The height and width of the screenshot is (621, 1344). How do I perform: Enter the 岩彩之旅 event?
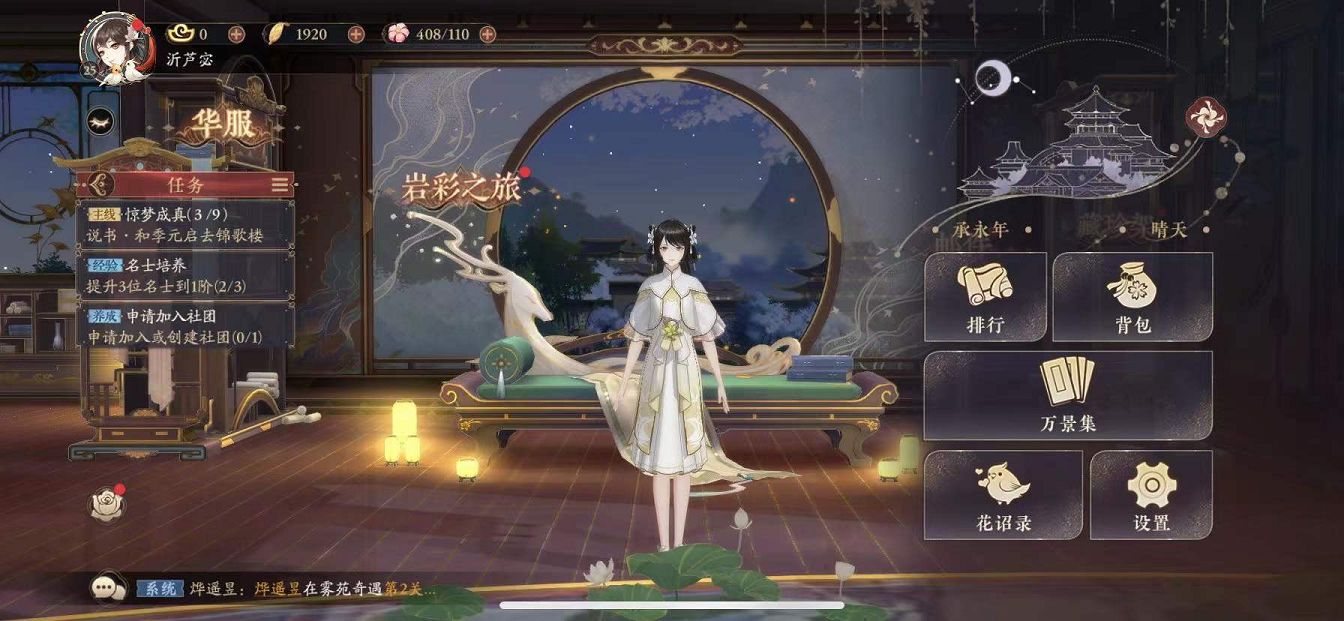click(462, 188)
